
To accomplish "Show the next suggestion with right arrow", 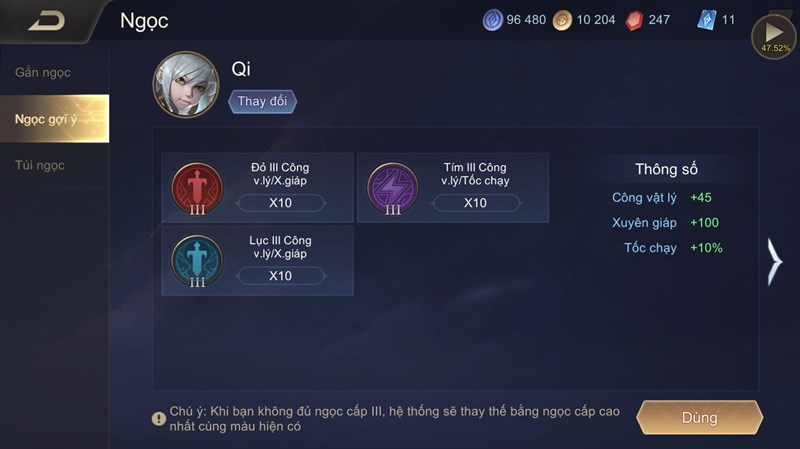I will coord(774,262).
